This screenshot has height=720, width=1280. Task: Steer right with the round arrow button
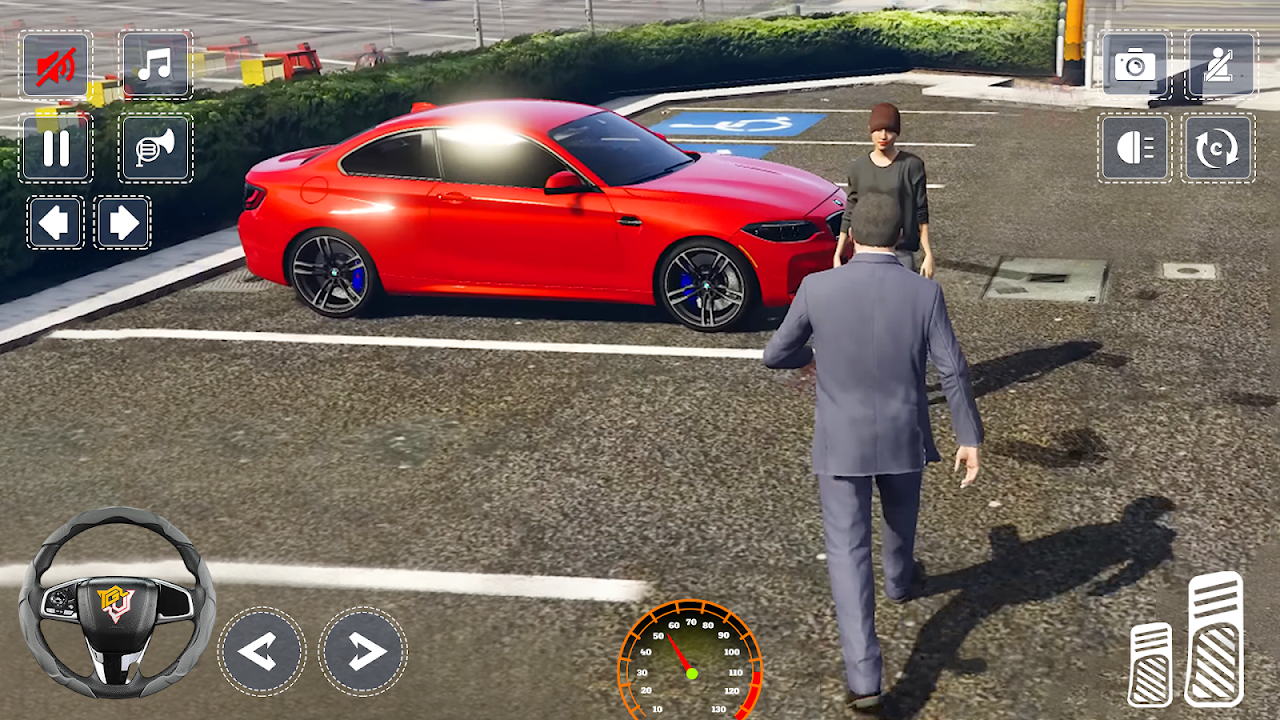click(363, 652)
